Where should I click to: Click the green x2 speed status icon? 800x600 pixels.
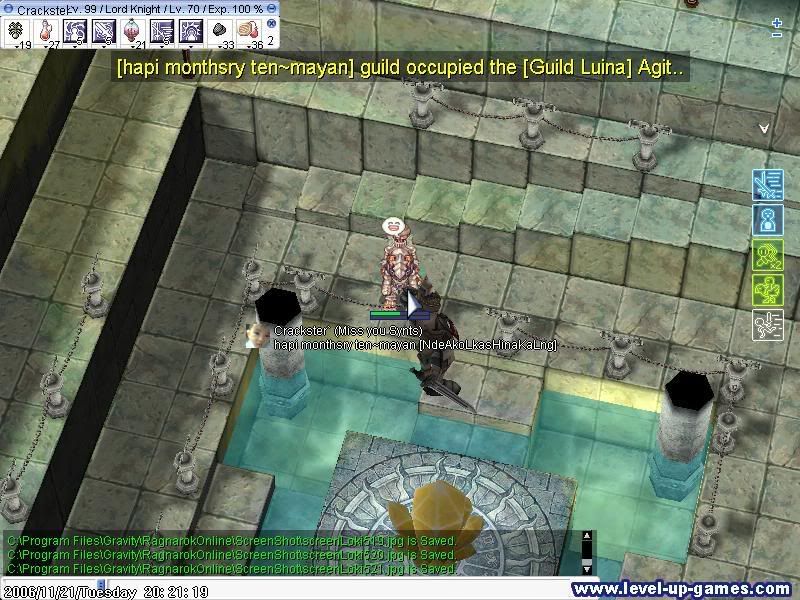(767, 255)
